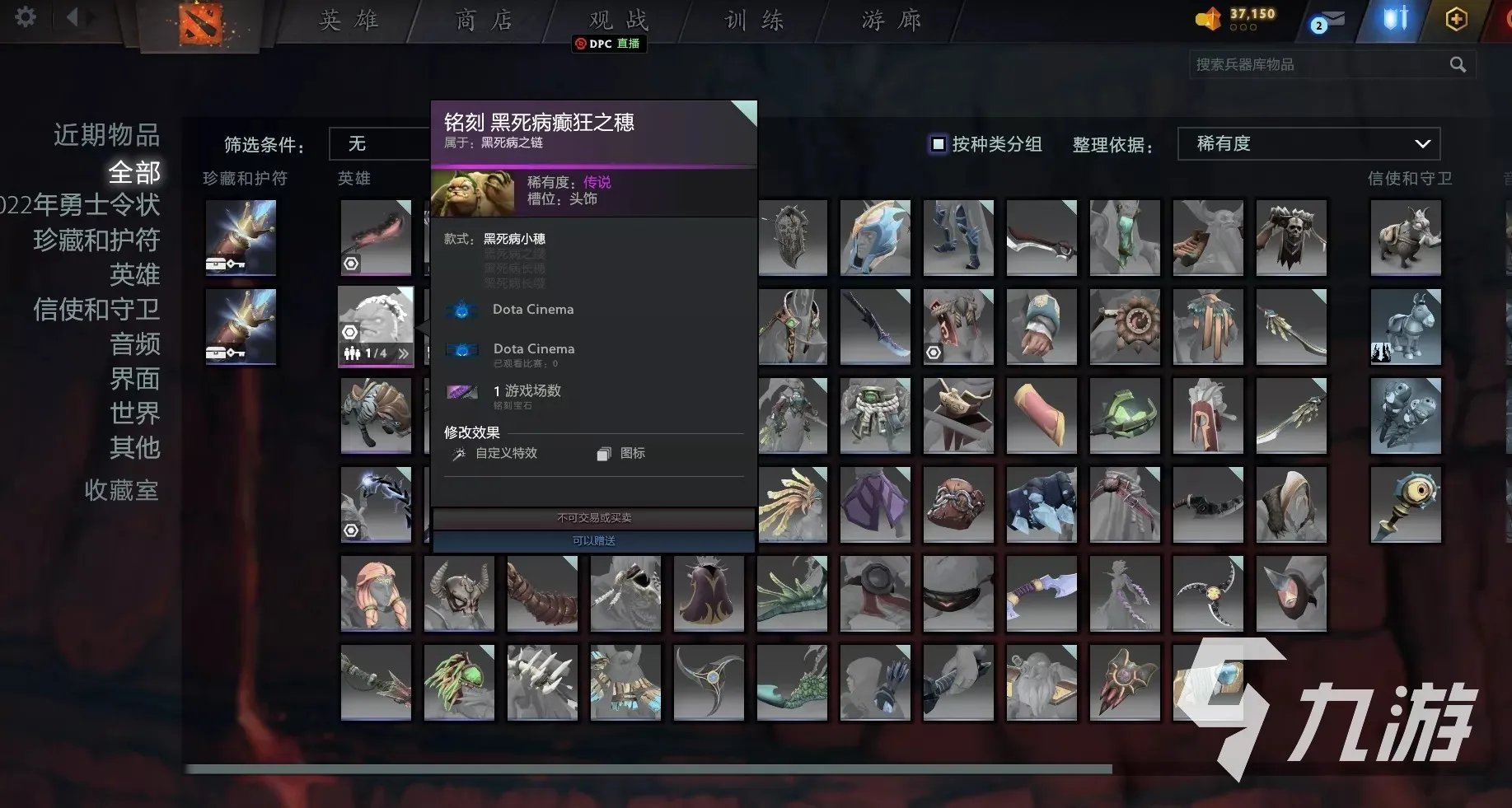Screen dimensions: 1512x808
Task: Click the 自定义特效 magic wand icon
Action: coord(460,453)
